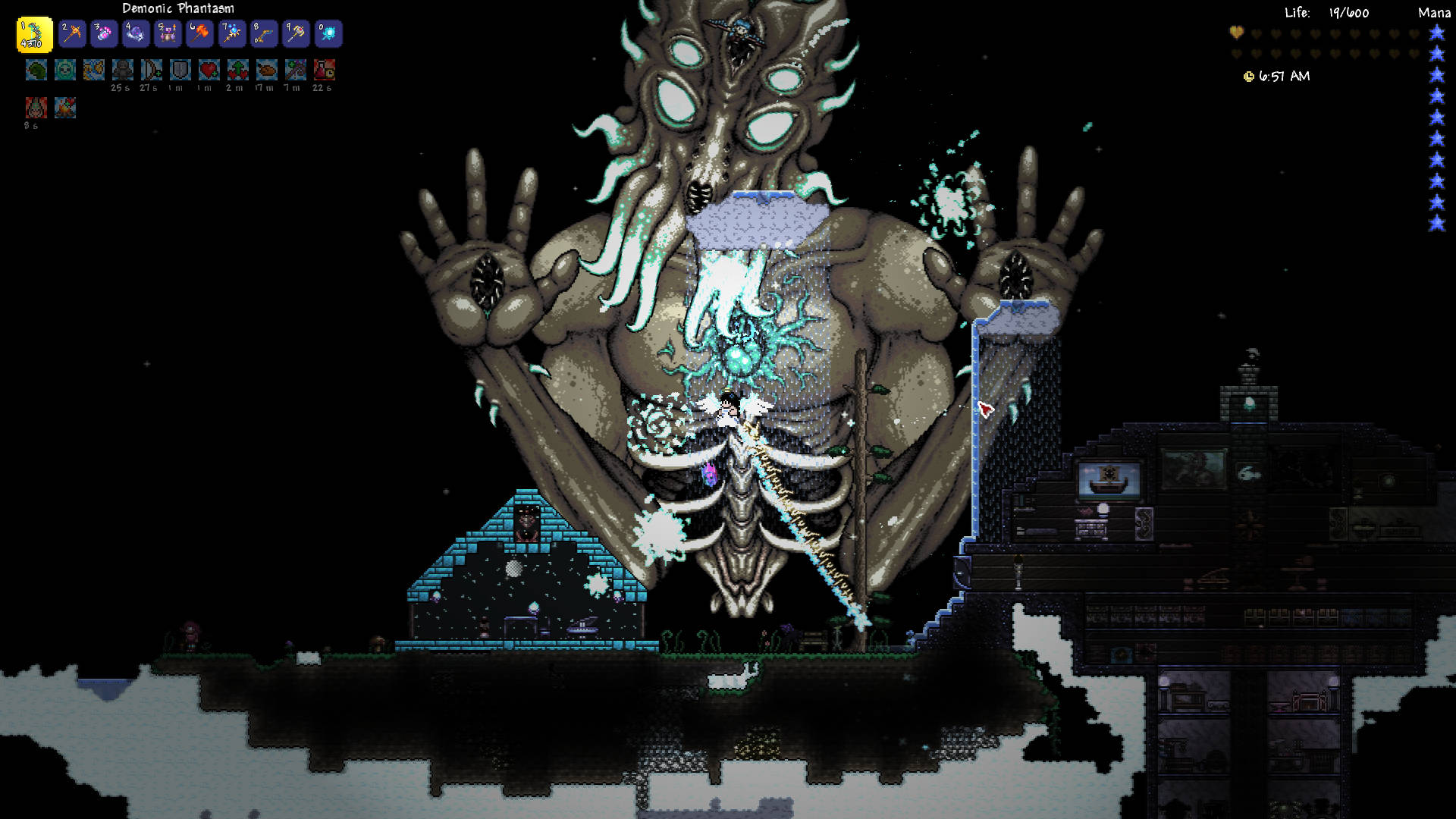Screen dimensions: 1456x819
Task: Choose the red-gem golden scepter in slot 9
Action: pos(296,34)
